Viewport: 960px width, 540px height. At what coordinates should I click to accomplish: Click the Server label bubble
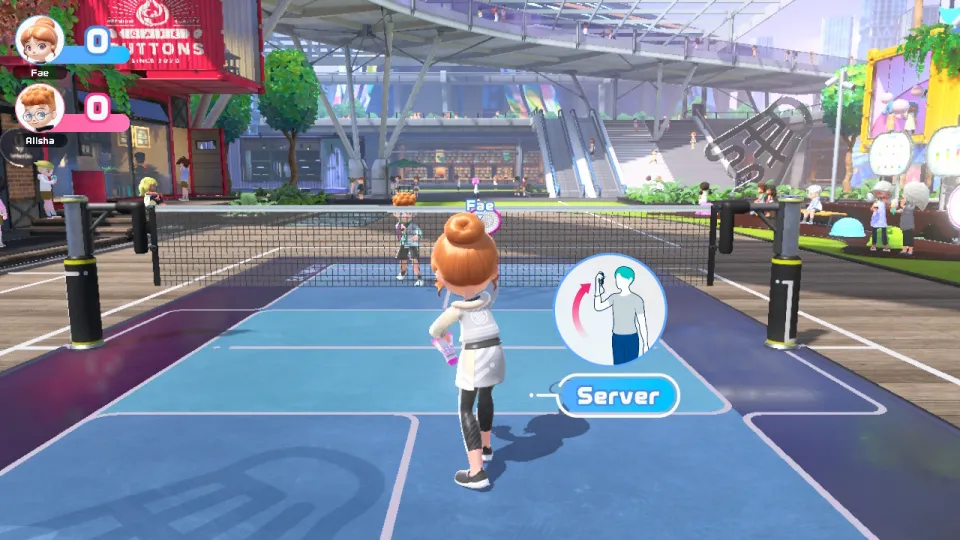(618, 396)
